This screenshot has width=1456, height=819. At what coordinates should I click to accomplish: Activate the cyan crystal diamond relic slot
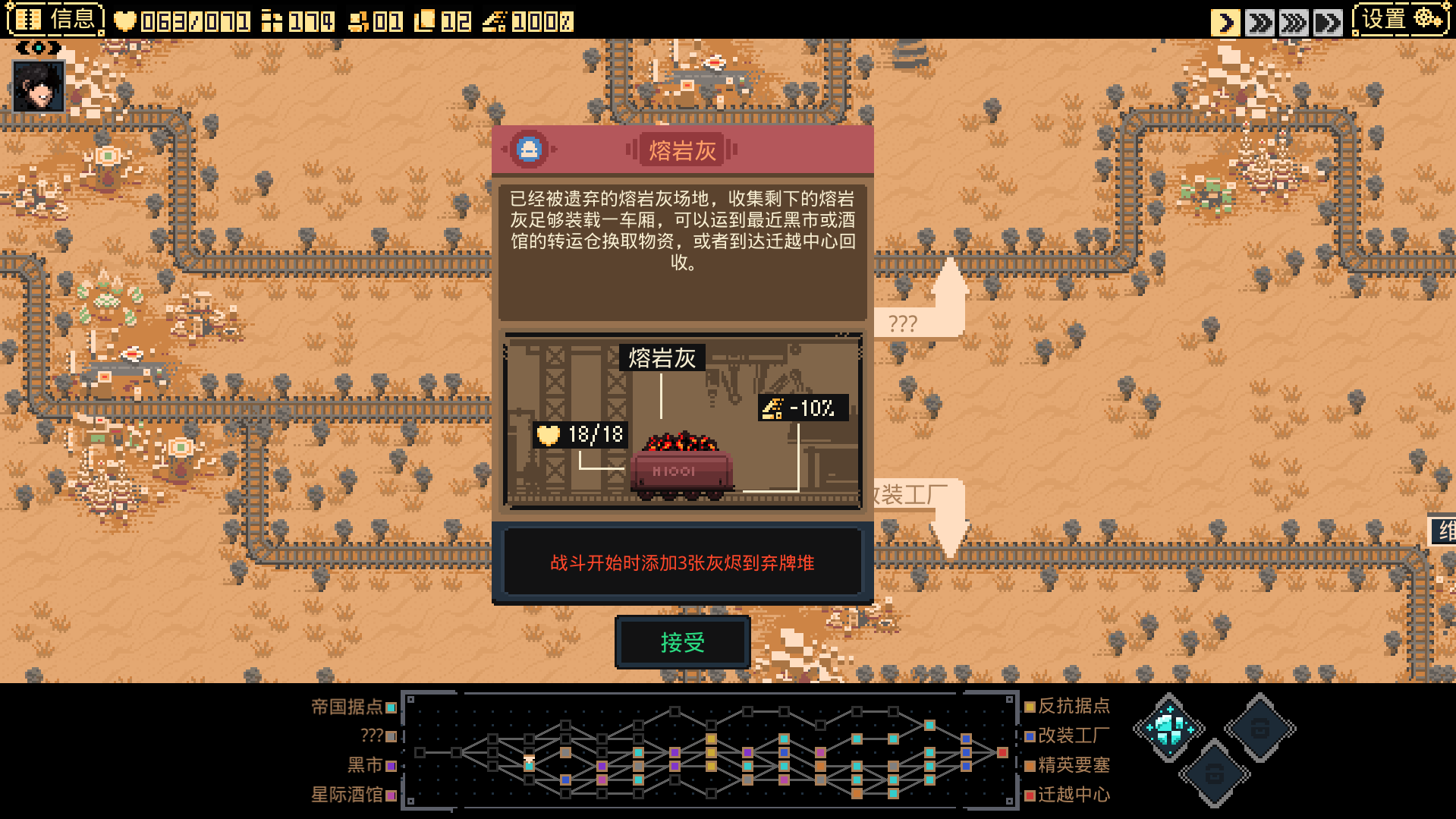1168,728
